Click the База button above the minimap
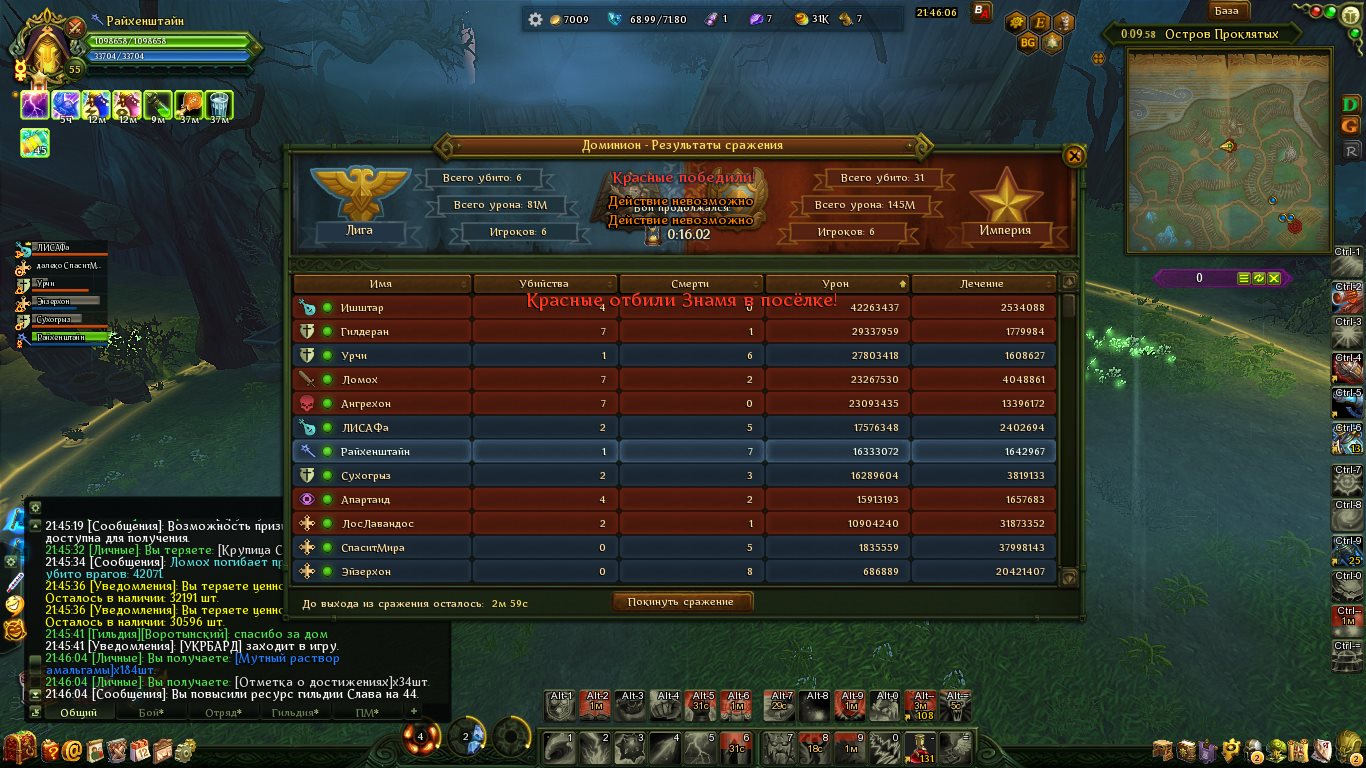 [x=1226, y=11]
